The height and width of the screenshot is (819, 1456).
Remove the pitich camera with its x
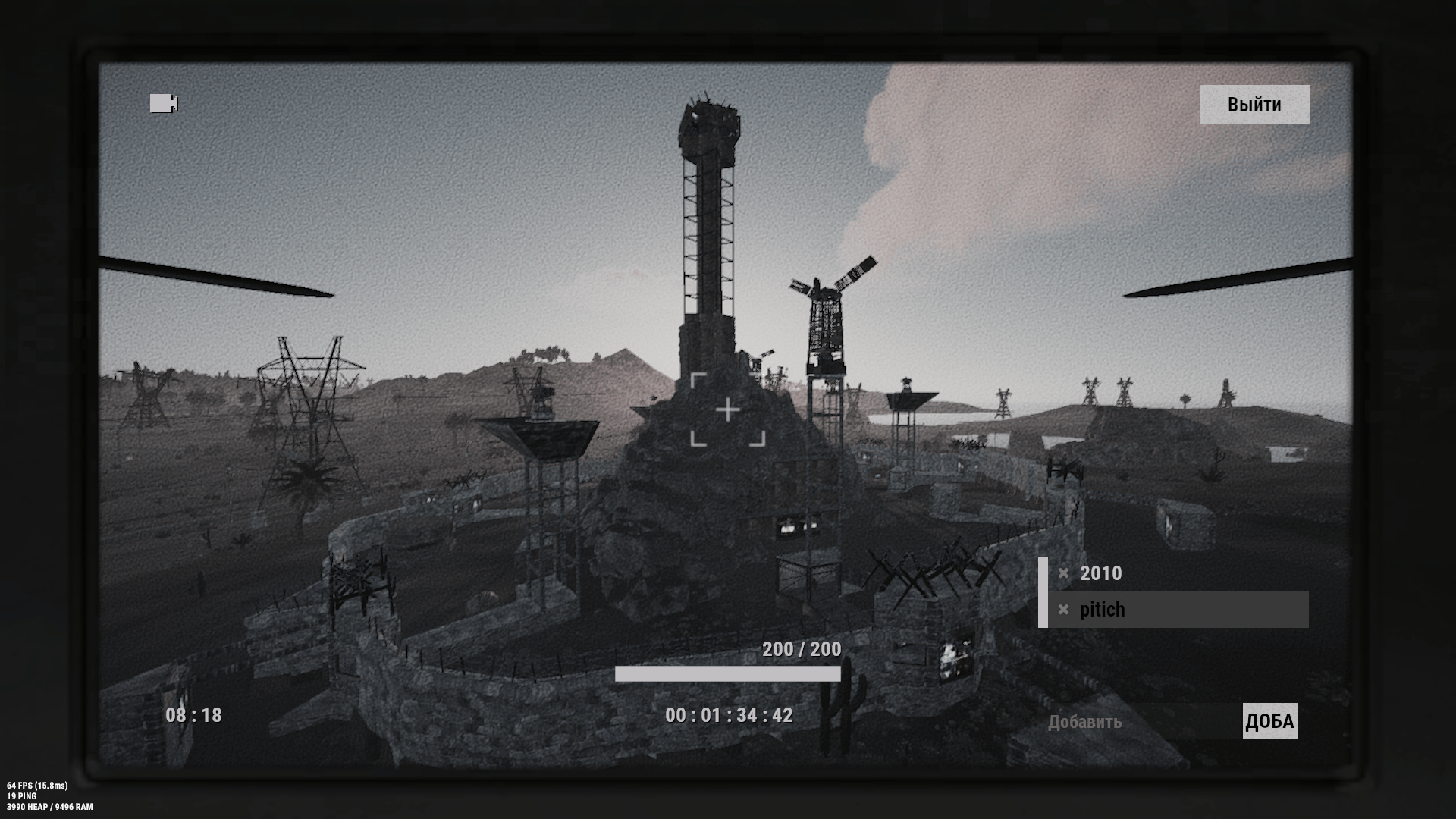pyautogui.click(x=1063, y=610)
